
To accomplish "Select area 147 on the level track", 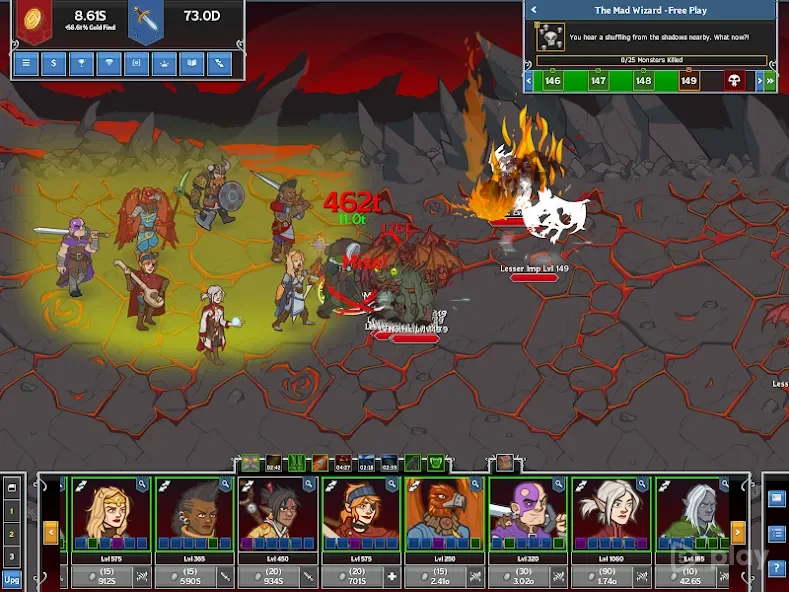I will (x=598, y=81).
